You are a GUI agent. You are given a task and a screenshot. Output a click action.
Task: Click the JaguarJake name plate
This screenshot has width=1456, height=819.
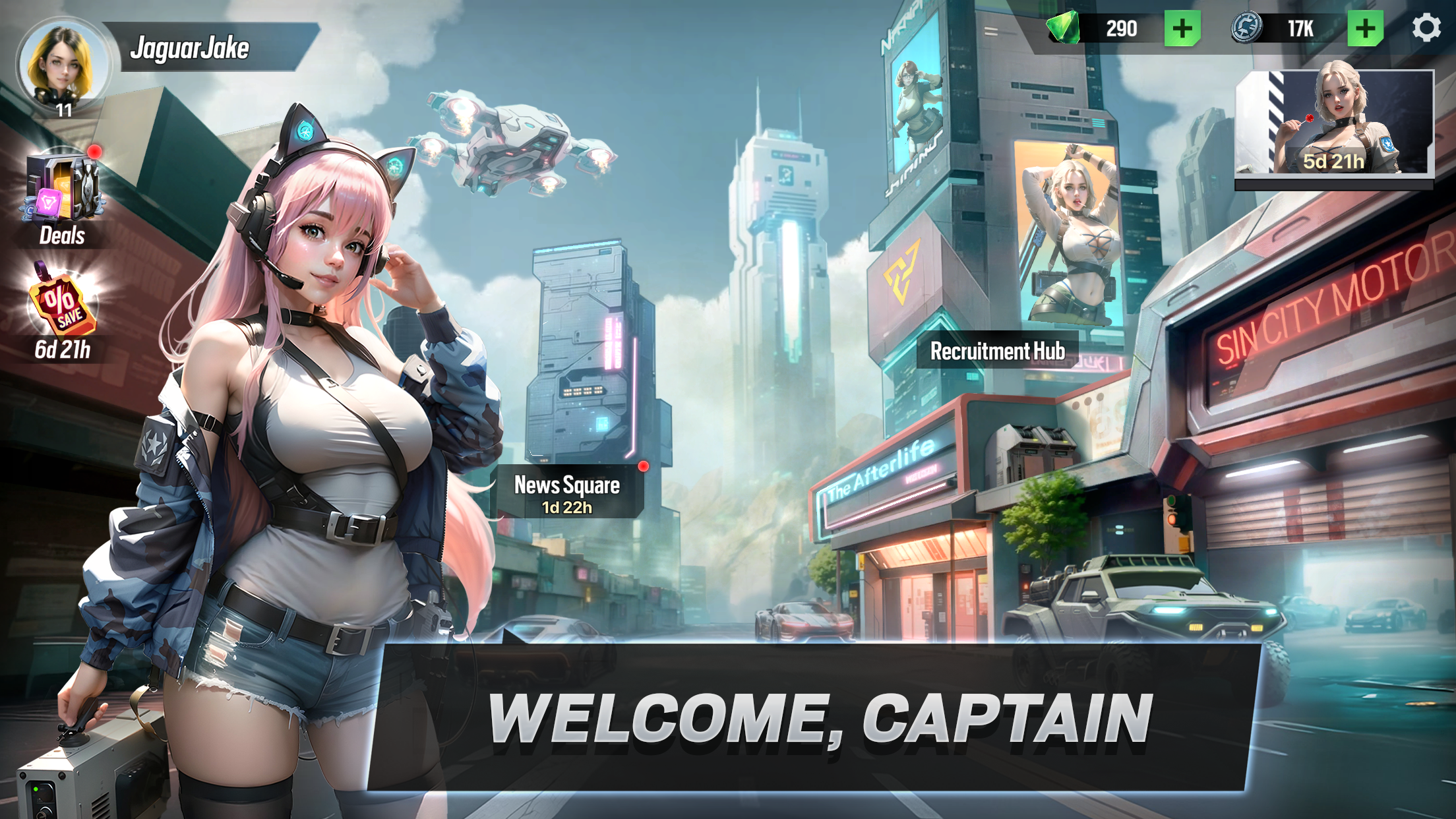[191, 46]
